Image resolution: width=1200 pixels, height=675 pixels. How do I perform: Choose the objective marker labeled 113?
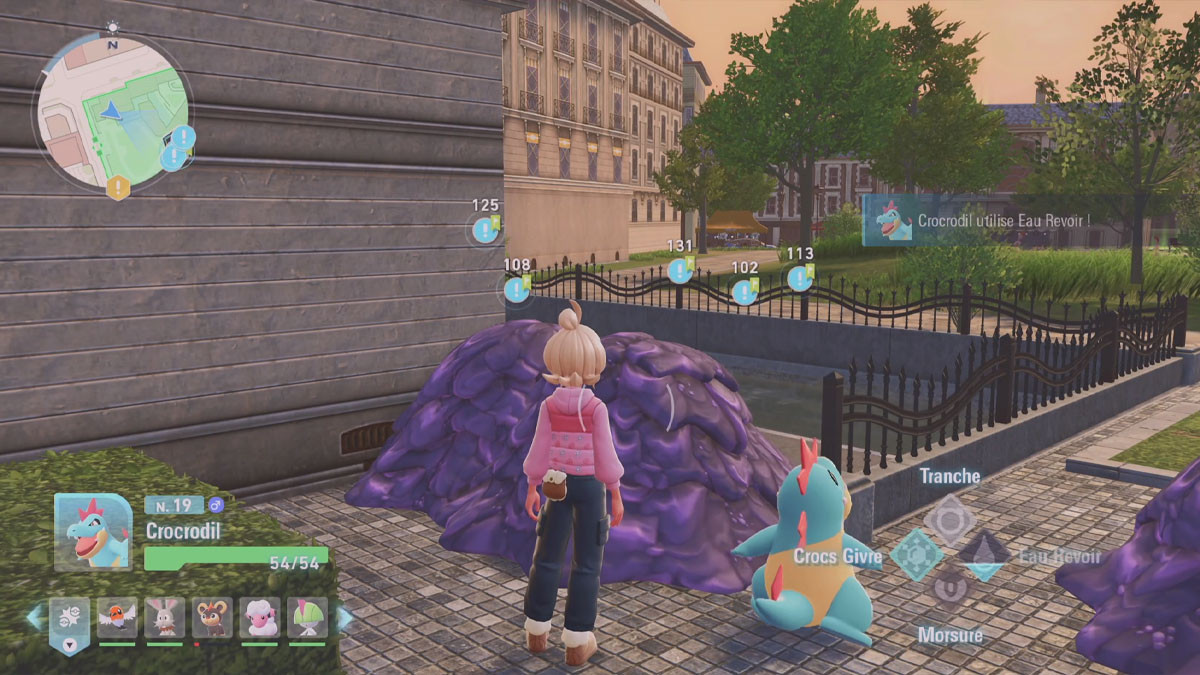[799, 277]
